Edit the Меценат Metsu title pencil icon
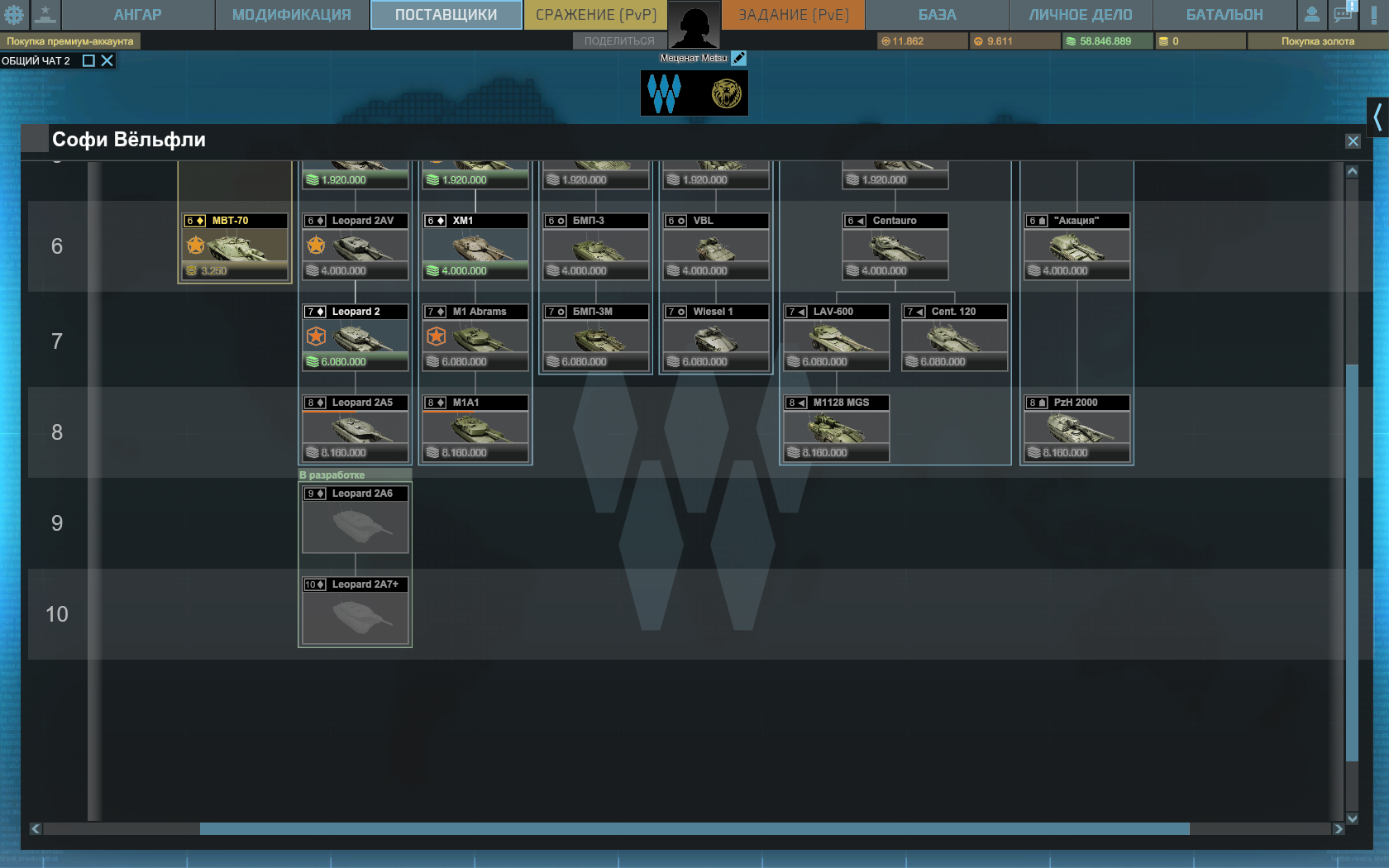 pos(739,58)
